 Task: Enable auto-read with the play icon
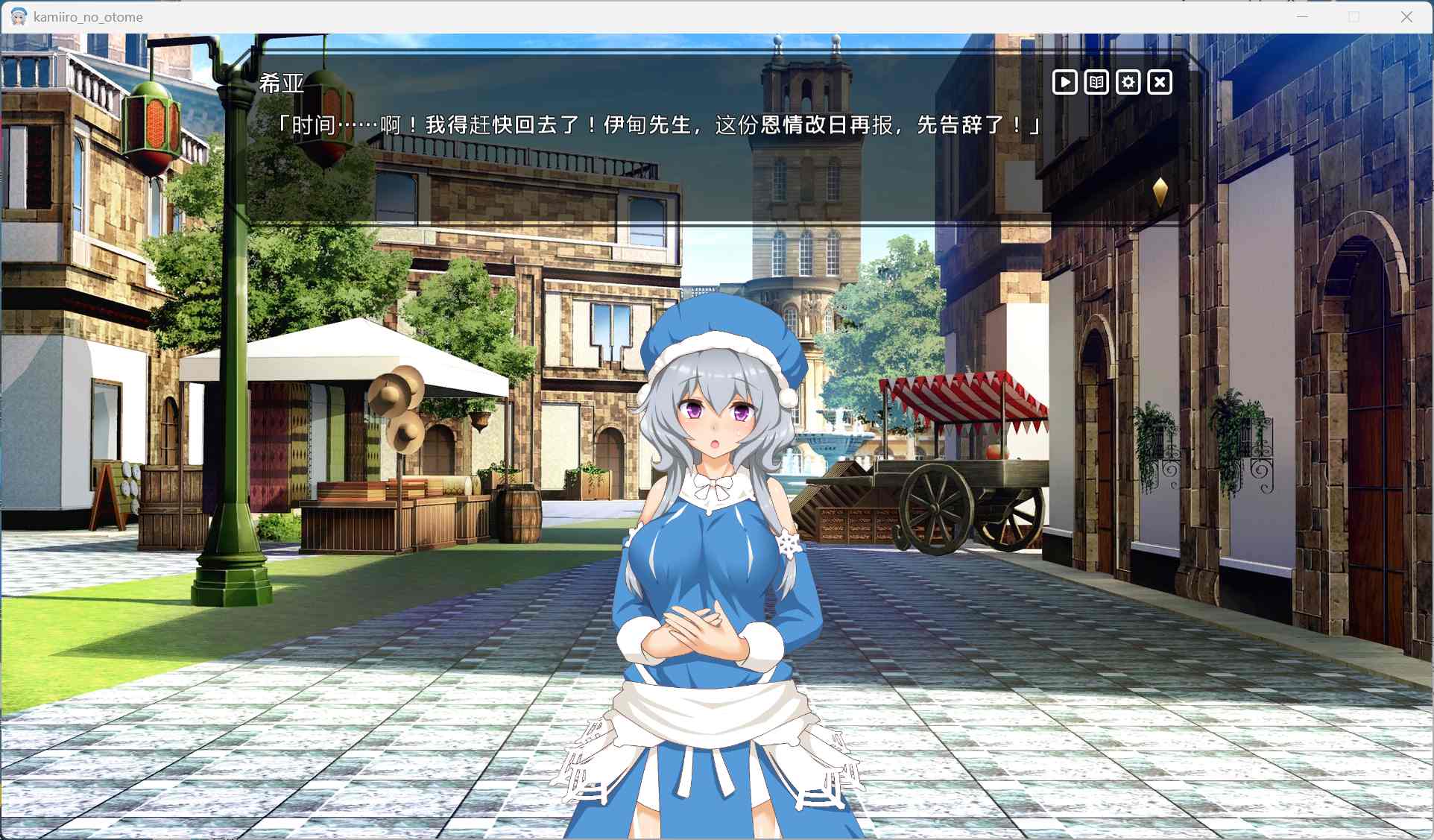click(x=1064, y=82)
